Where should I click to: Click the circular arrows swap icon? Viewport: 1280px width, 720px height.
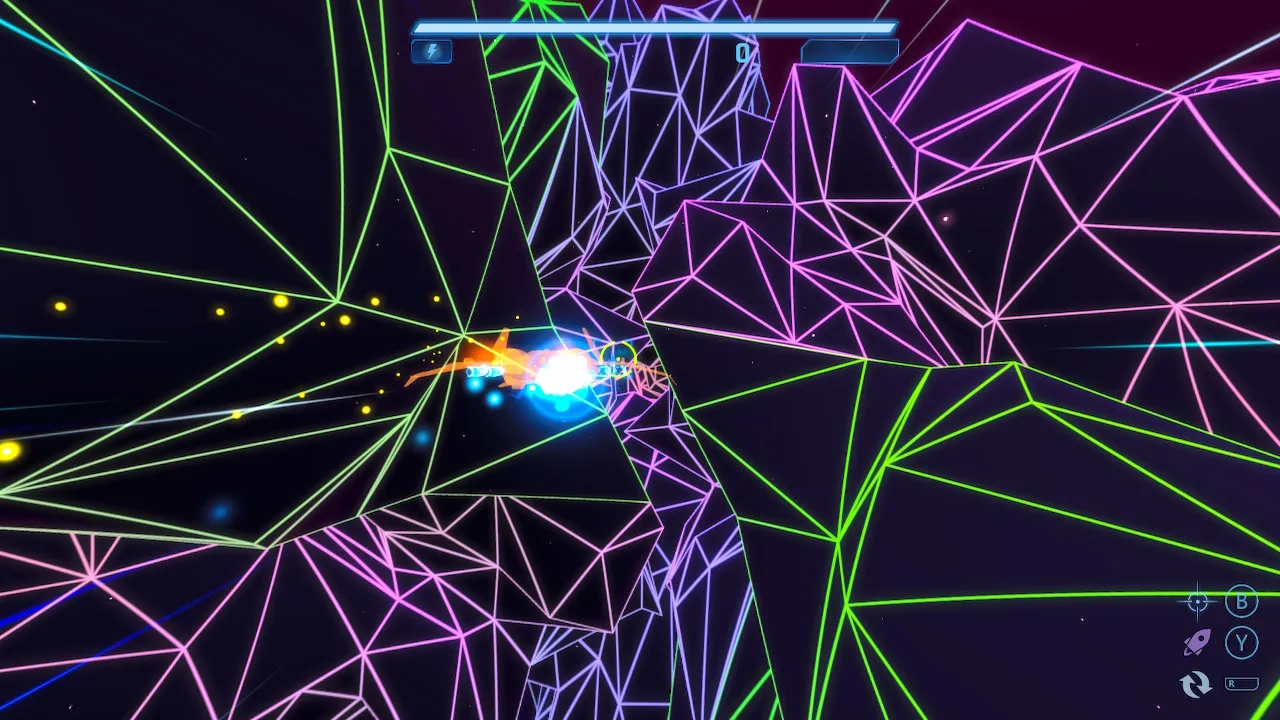tap(1196, 684)
